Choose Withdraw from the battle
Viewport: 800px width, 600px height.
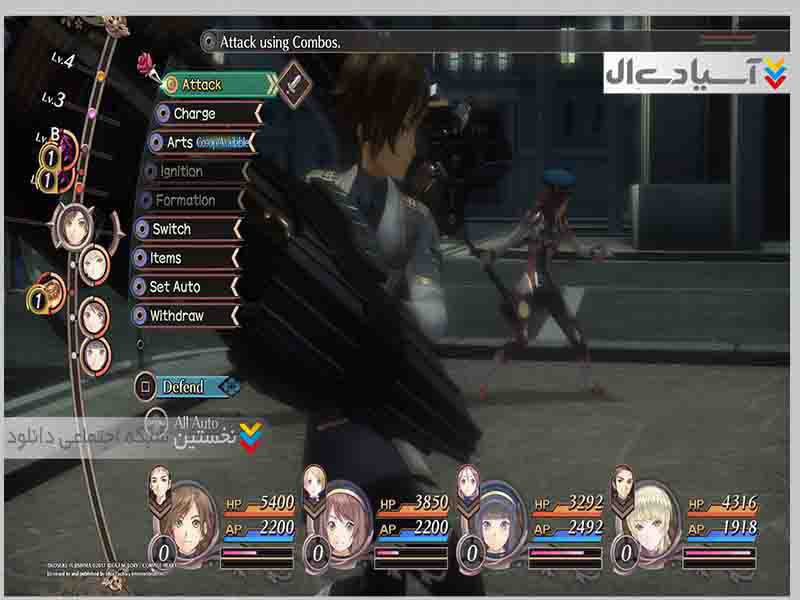(182, 316)
